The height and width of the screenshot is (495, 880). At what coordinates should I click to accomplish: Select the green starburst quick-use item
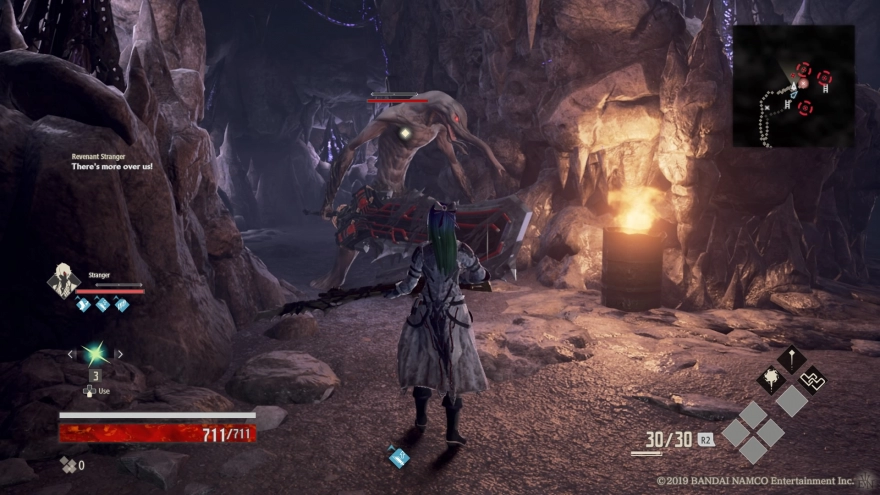click(95, 353)
